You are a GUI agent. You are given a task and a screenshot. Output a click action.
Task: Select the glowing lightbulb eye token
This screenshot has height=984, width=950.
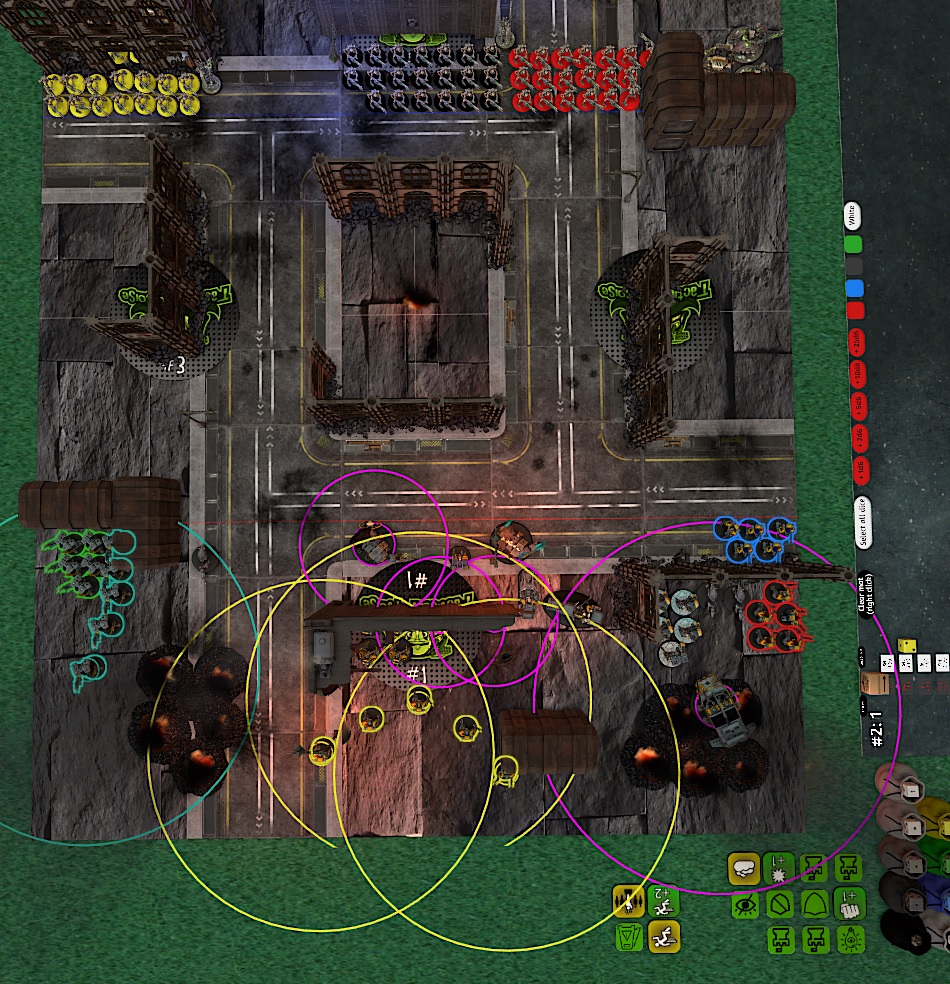pyautogui.click(x=849, y=939)
